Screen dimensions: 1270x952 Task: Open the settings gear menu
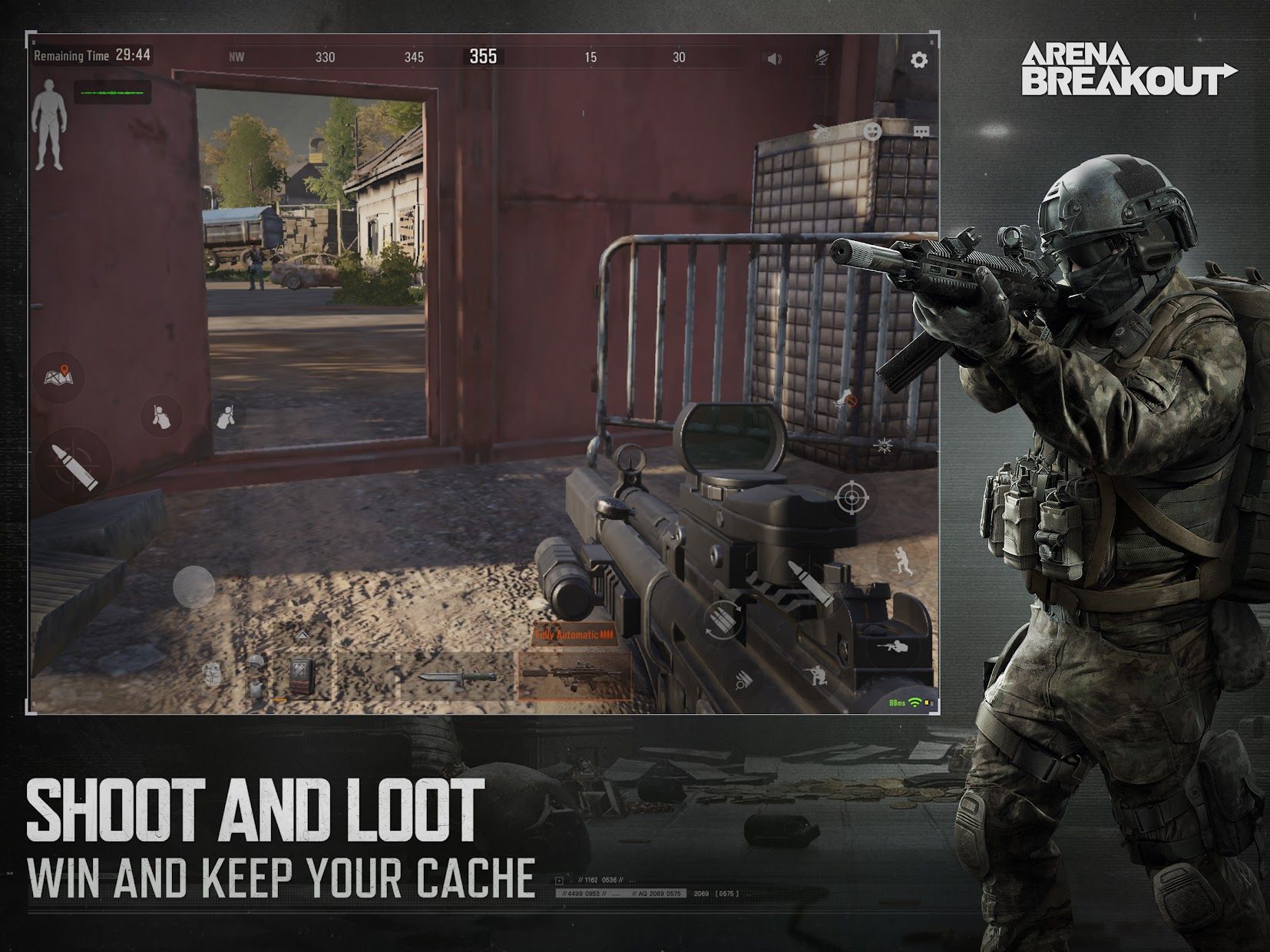(x=918, y=59)
